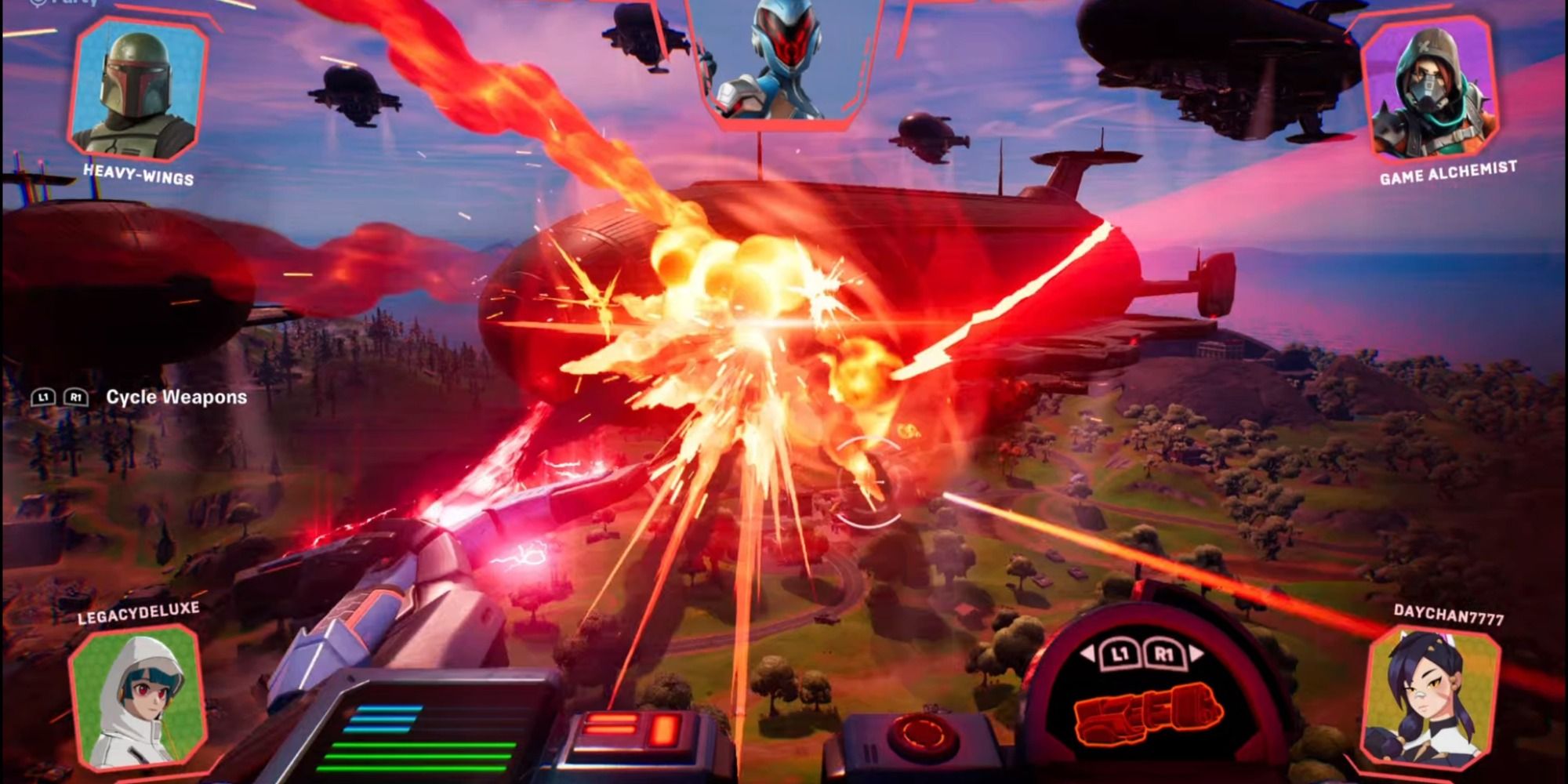Click the Party voice chat icon

tap(36, 5)
